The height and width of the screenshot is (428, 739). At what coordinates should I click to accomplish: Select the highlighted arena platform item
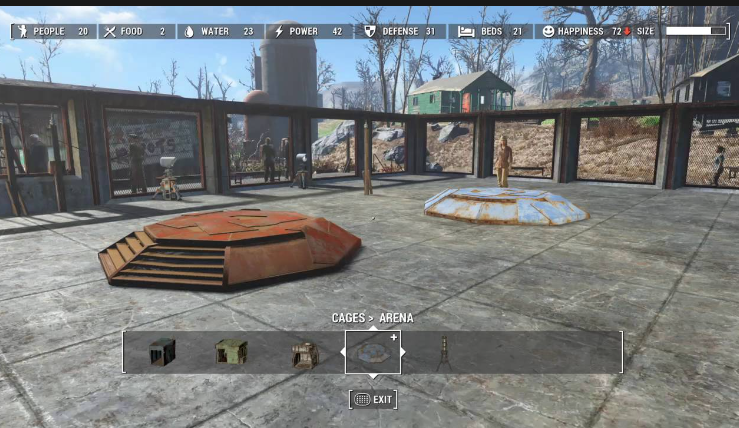point(373,352)
